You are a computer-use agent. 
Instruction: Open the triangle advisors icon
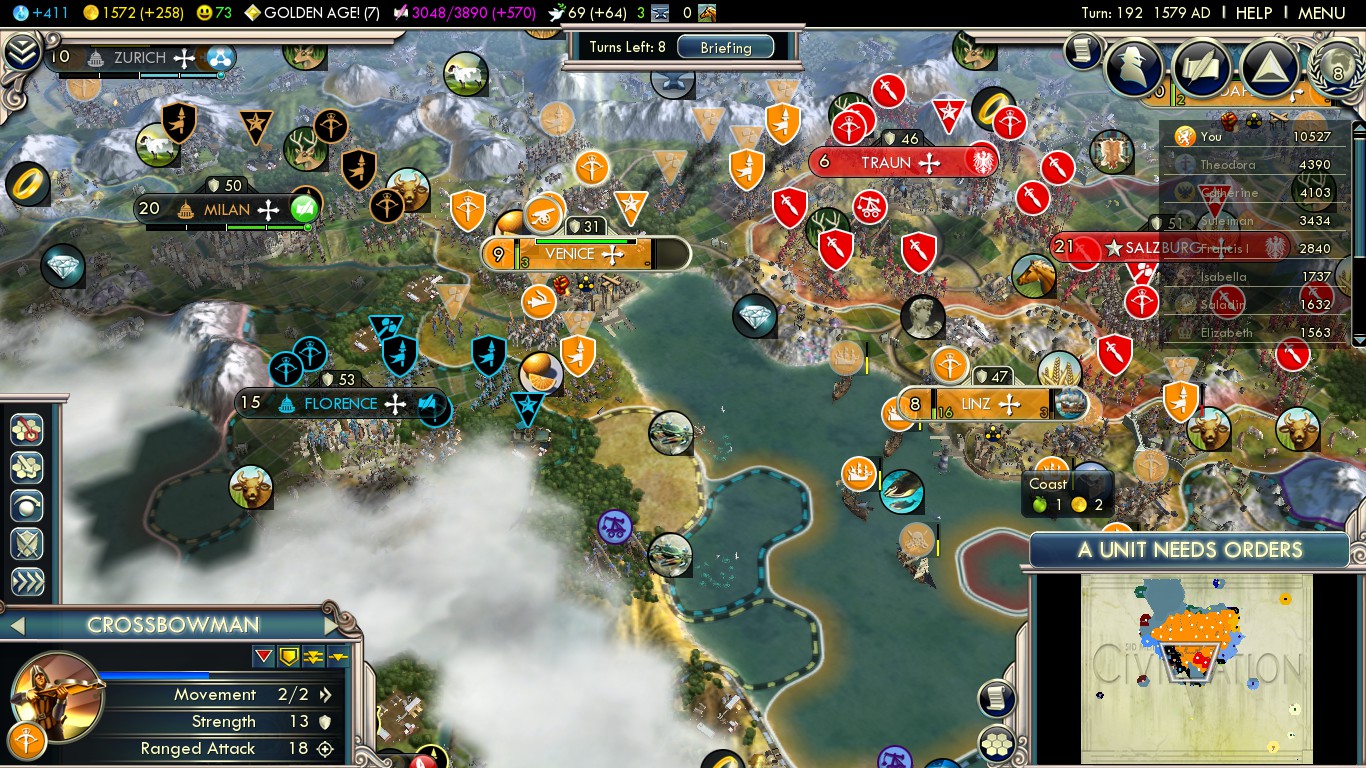pos(1269,68)
